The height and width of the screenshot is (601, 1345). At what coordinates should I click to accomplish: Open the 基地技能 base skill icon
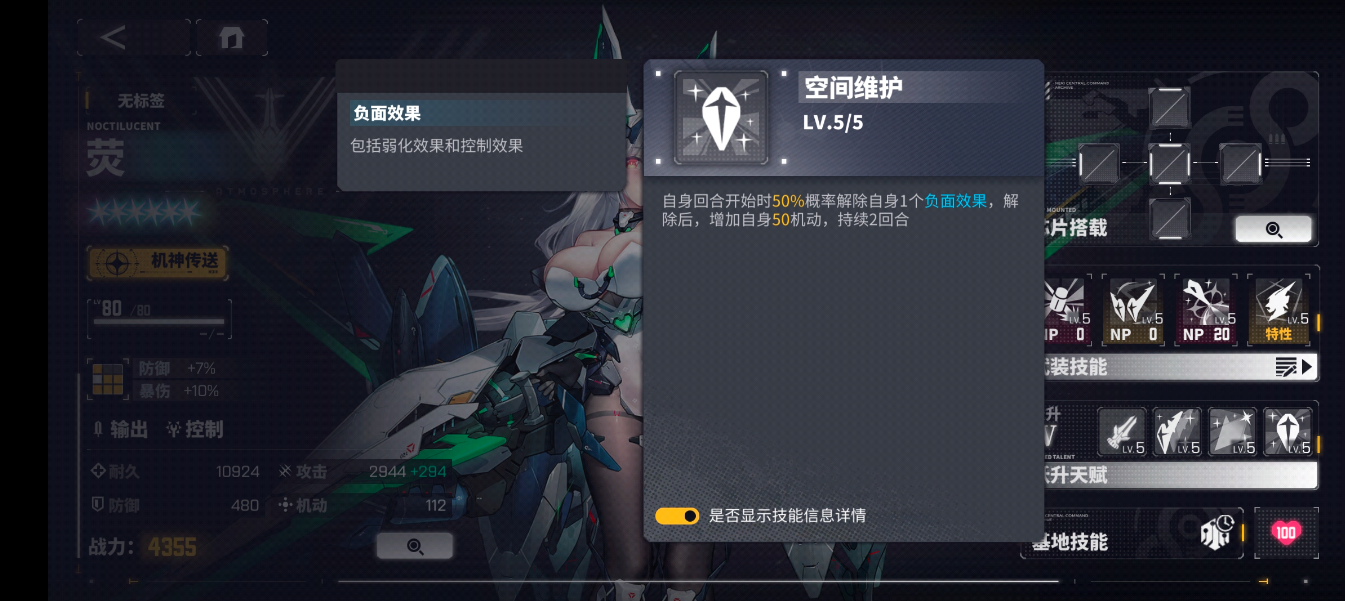(1216, 533)
